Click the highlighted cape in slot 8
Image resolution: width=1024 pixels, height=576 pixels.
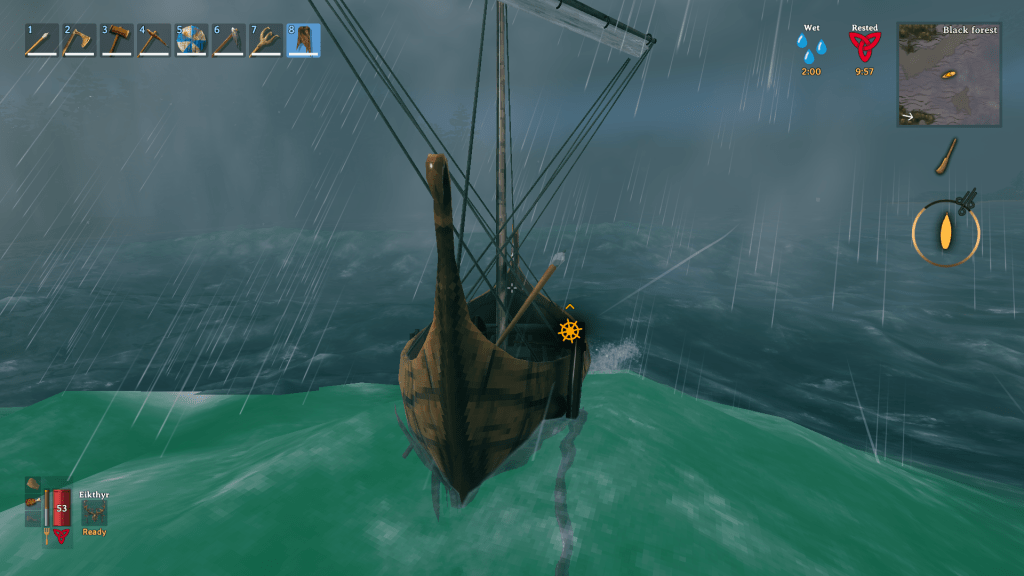point(304,41)
